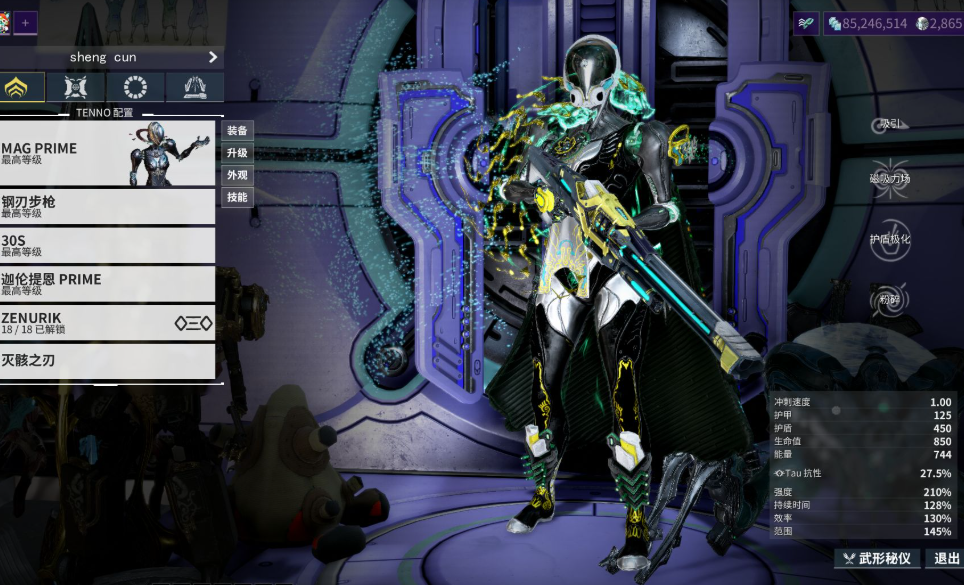
Task: Open the ZENURIK focus school row
Action: pyautogui.click(x=107, y=322)
